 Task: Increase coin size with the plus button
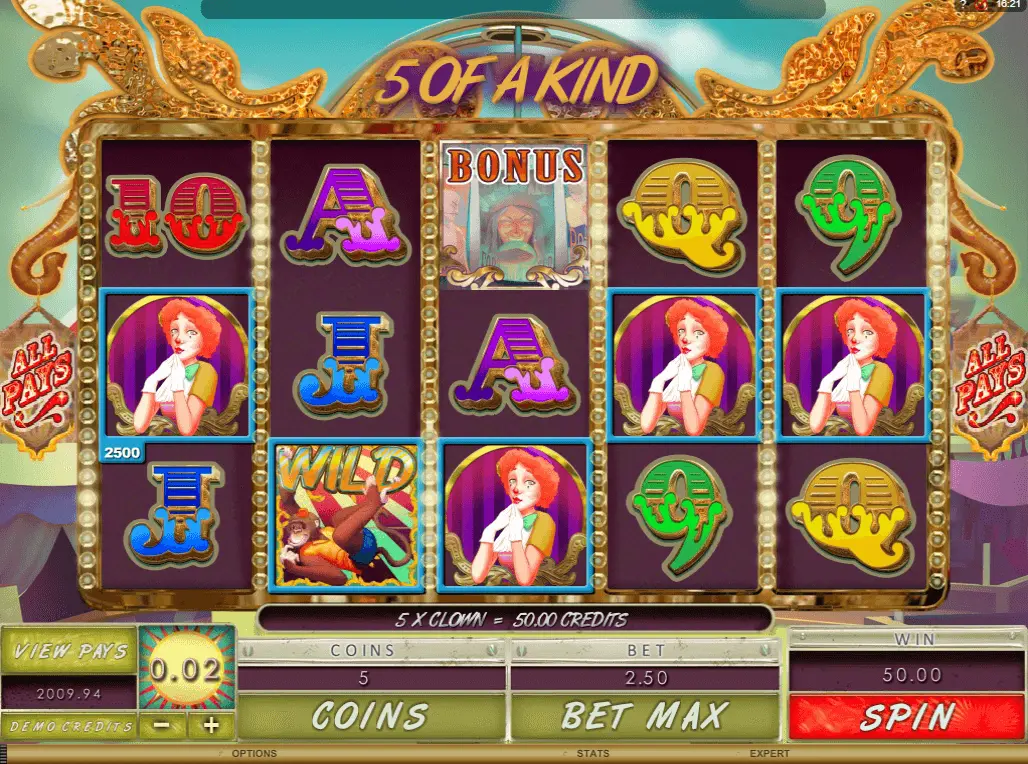211,725
